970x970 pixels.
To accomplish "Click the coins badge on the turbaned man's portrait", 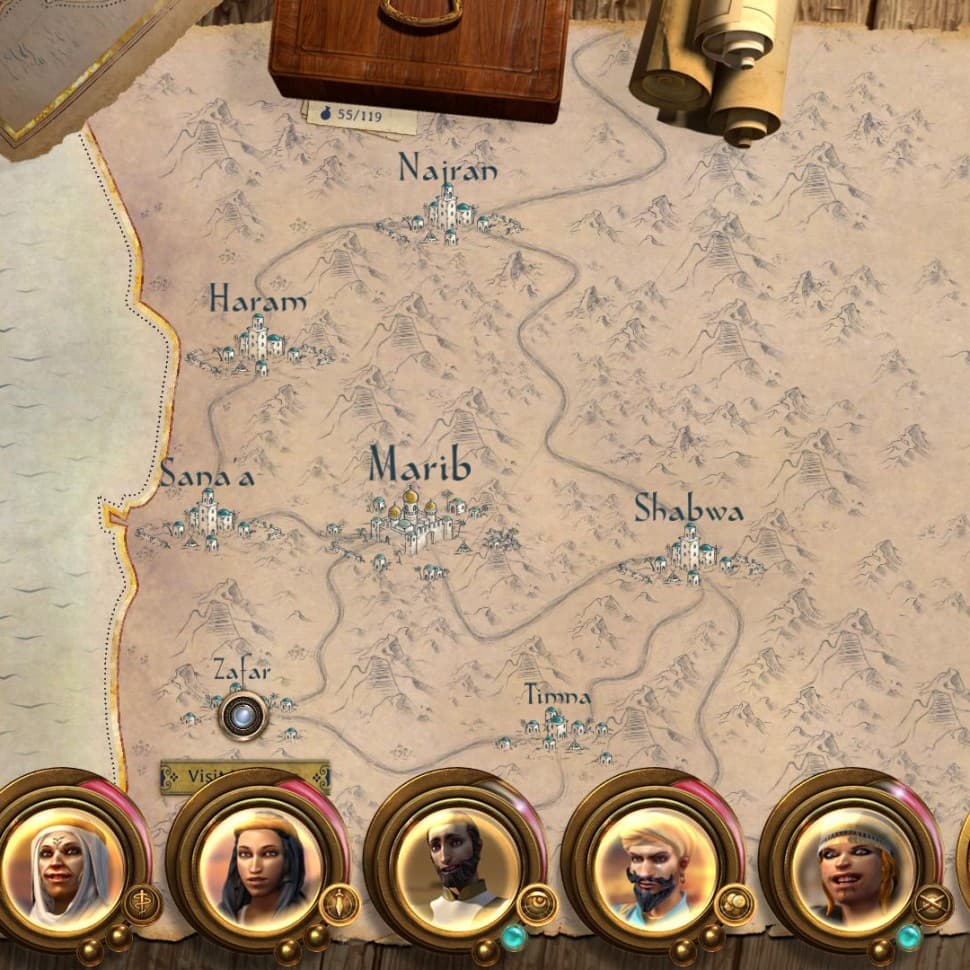I will (x=735, y=904).
